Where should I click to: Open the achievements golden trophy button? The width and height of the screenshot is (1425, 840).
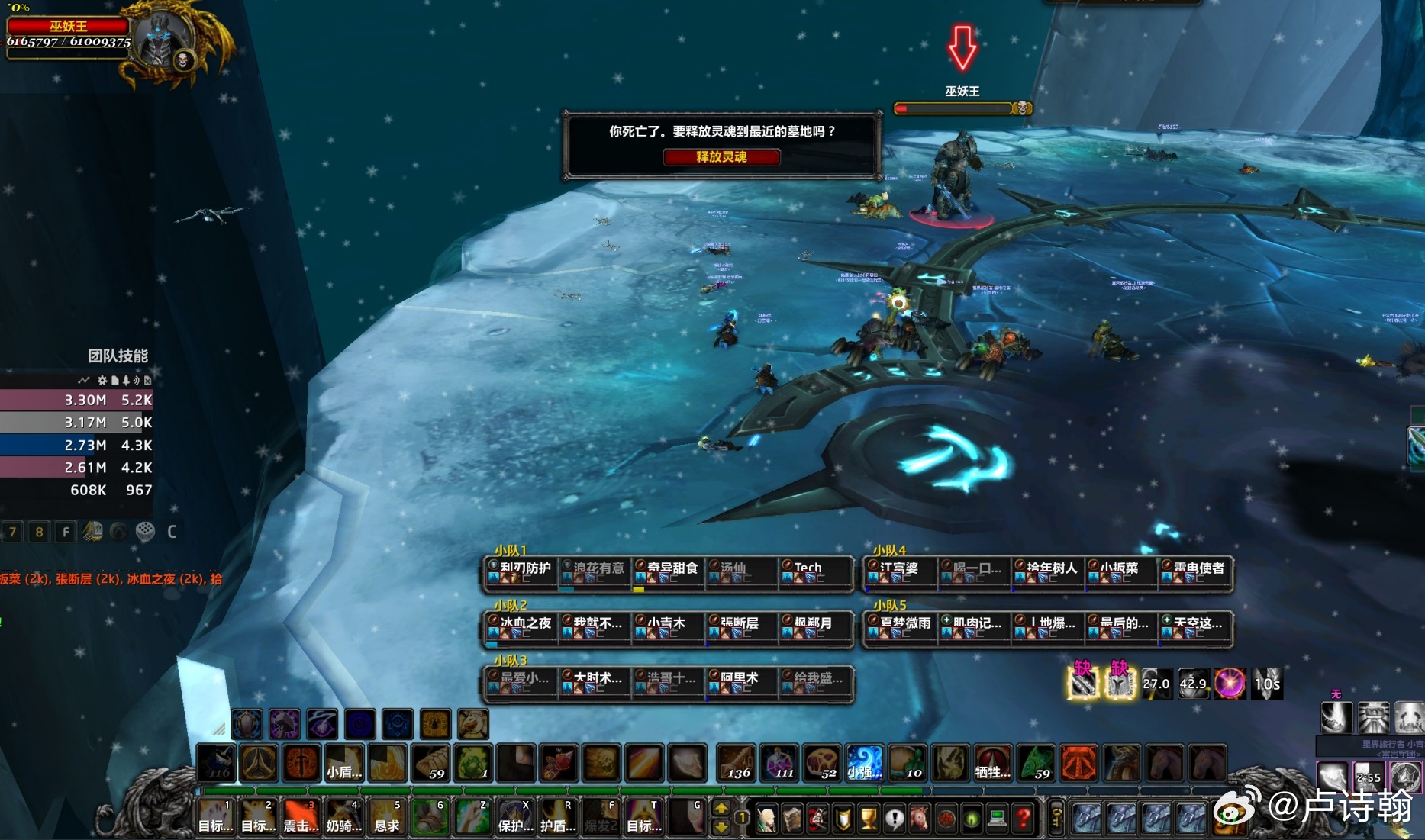[869, 819]
